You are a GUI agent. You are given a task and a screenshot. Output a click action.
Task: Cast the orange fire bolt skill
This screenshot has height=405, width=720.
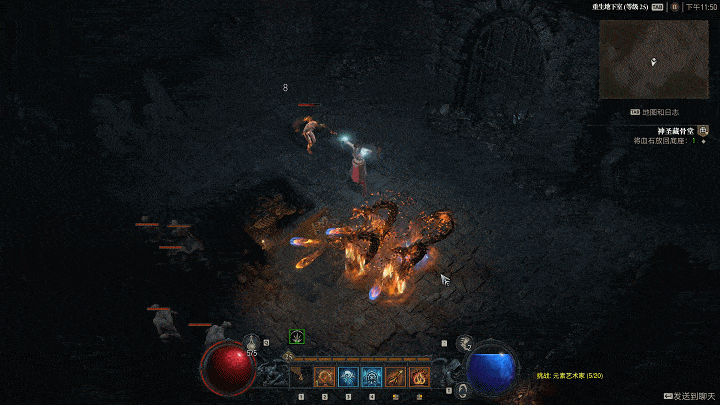click(396, 378)
